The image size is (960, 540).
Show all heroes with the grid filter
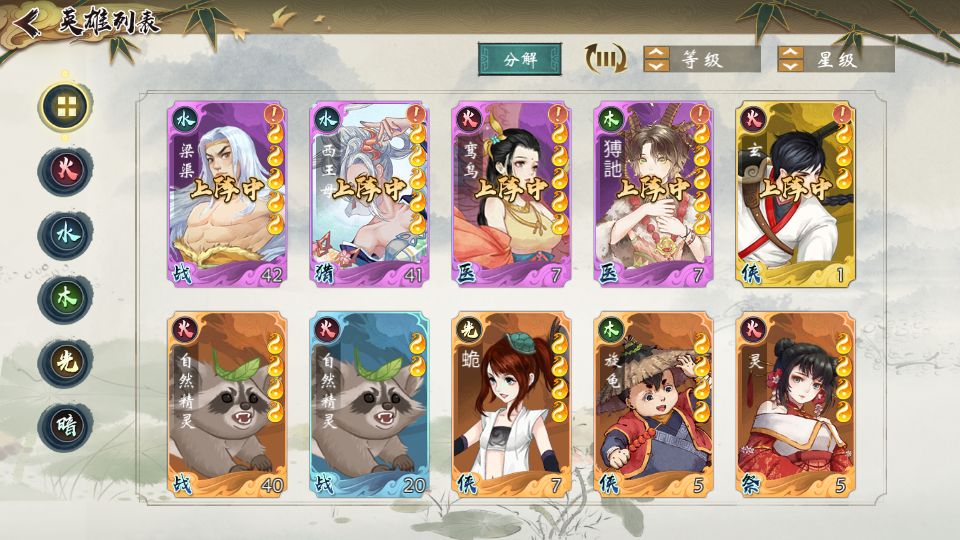tap(65, 106)
